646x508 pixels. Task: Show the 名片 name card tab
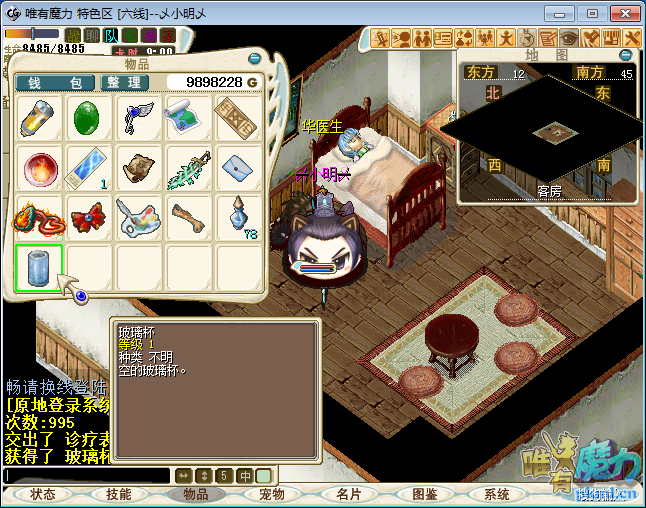(348, 494)
